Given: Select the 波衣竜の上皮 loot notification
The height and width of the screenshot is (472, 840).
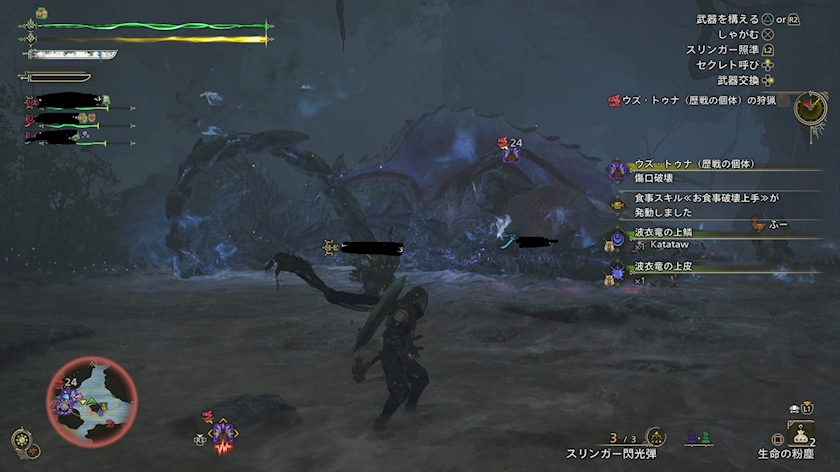Looking at the screenshot, I should click(x=700, y=272).
